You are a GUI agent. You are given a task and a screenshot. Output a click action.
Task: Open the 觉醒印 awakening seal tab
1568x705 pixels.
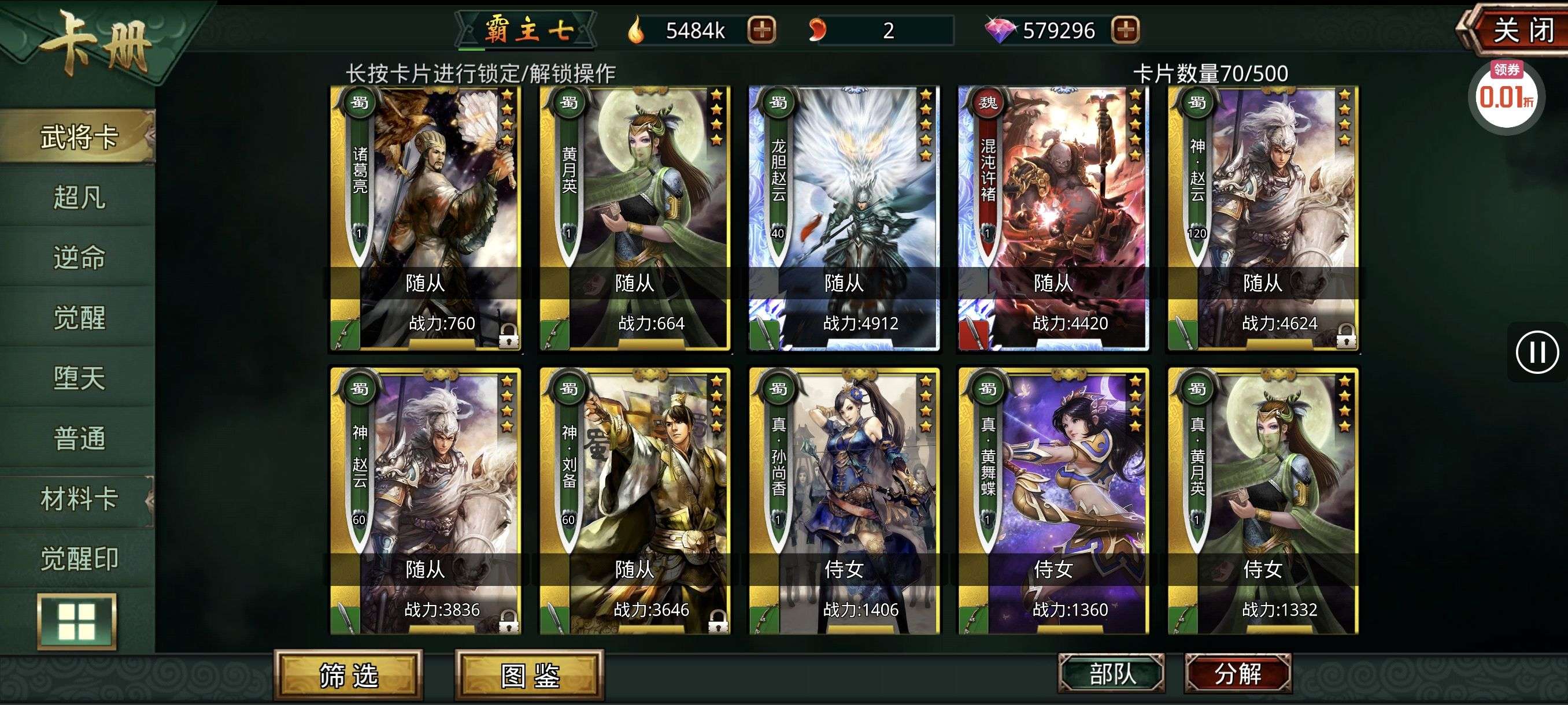tap(79, 558)
